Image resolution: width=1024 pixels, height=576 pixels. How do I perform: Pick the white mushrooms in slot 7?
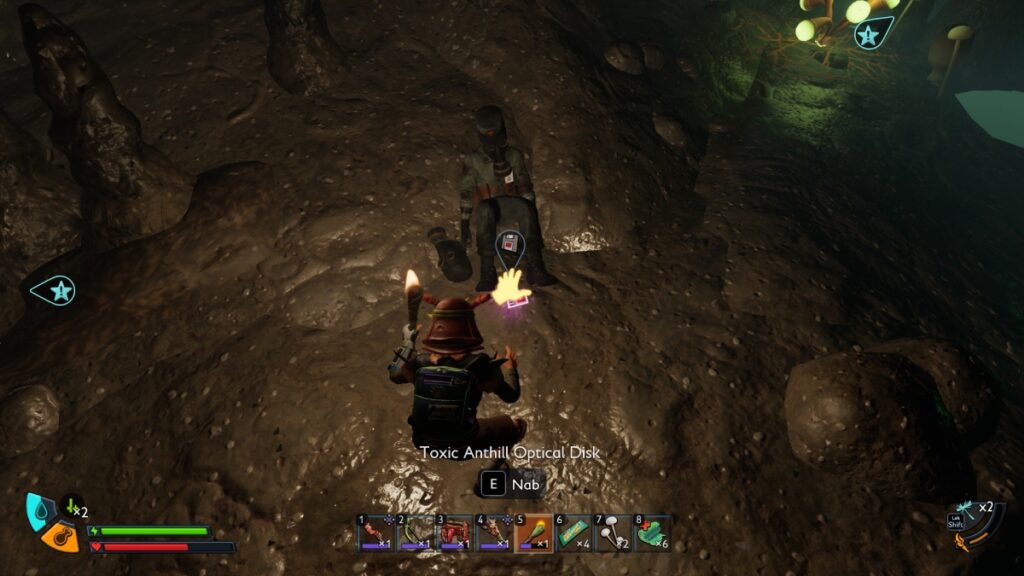point(612,534)
